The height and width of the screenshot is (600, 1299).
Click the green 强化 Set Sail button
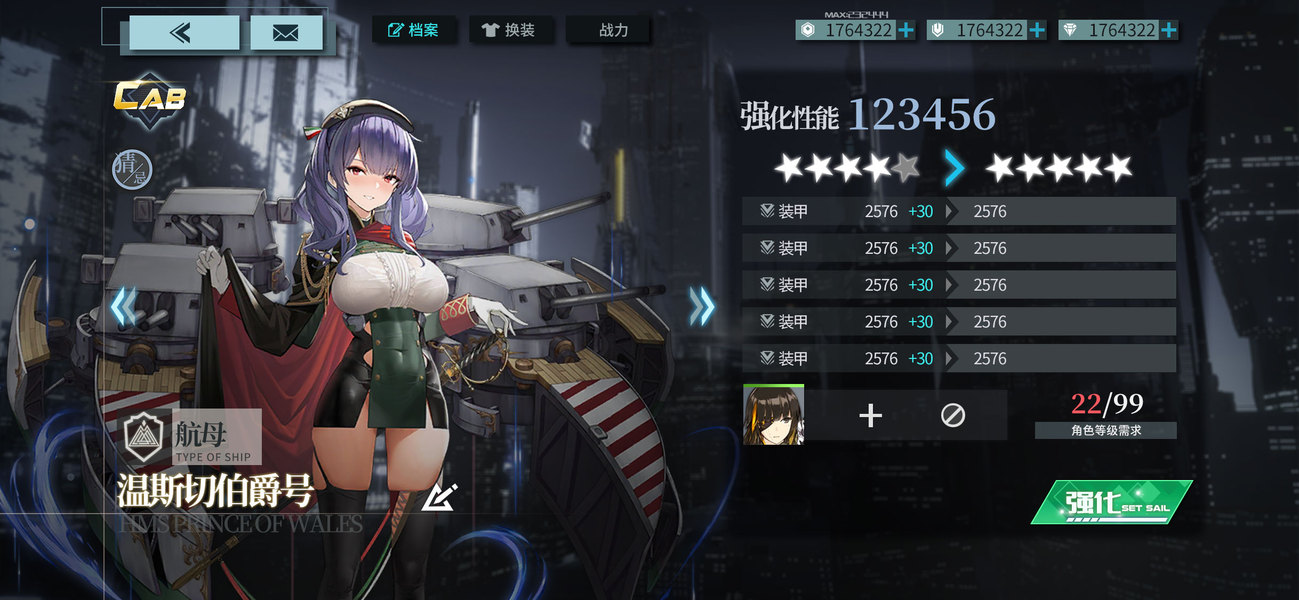[1111, 502]
